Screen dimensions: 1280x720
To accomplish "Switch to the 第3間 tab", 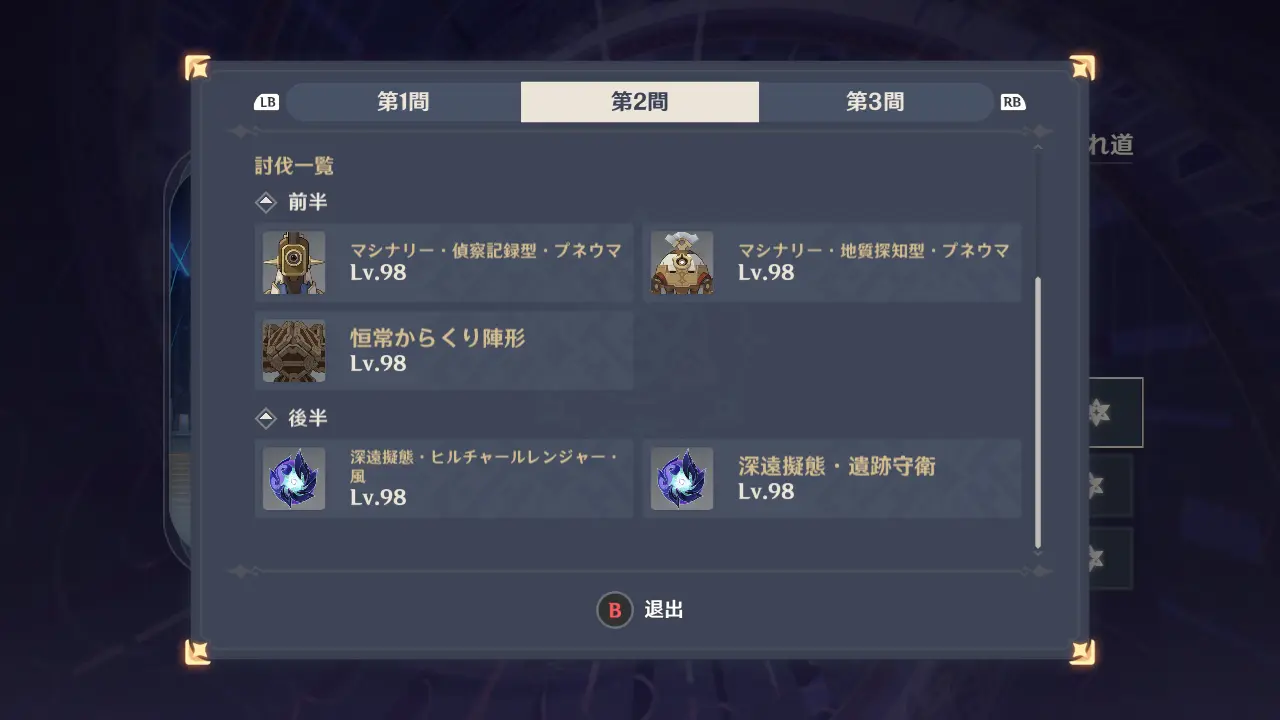I will (x=876, y=101).
